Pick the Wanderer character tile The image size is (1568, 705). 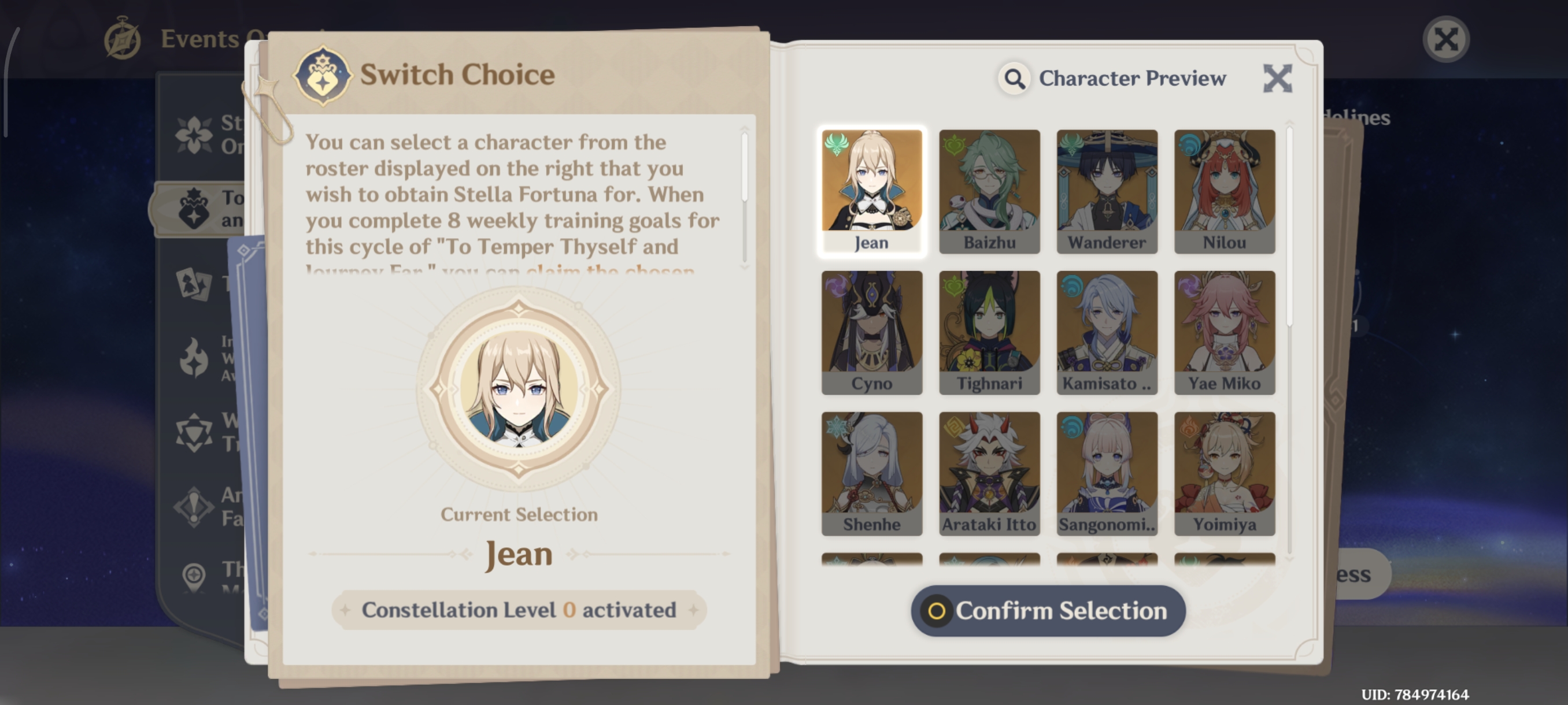click(1107, 190)
